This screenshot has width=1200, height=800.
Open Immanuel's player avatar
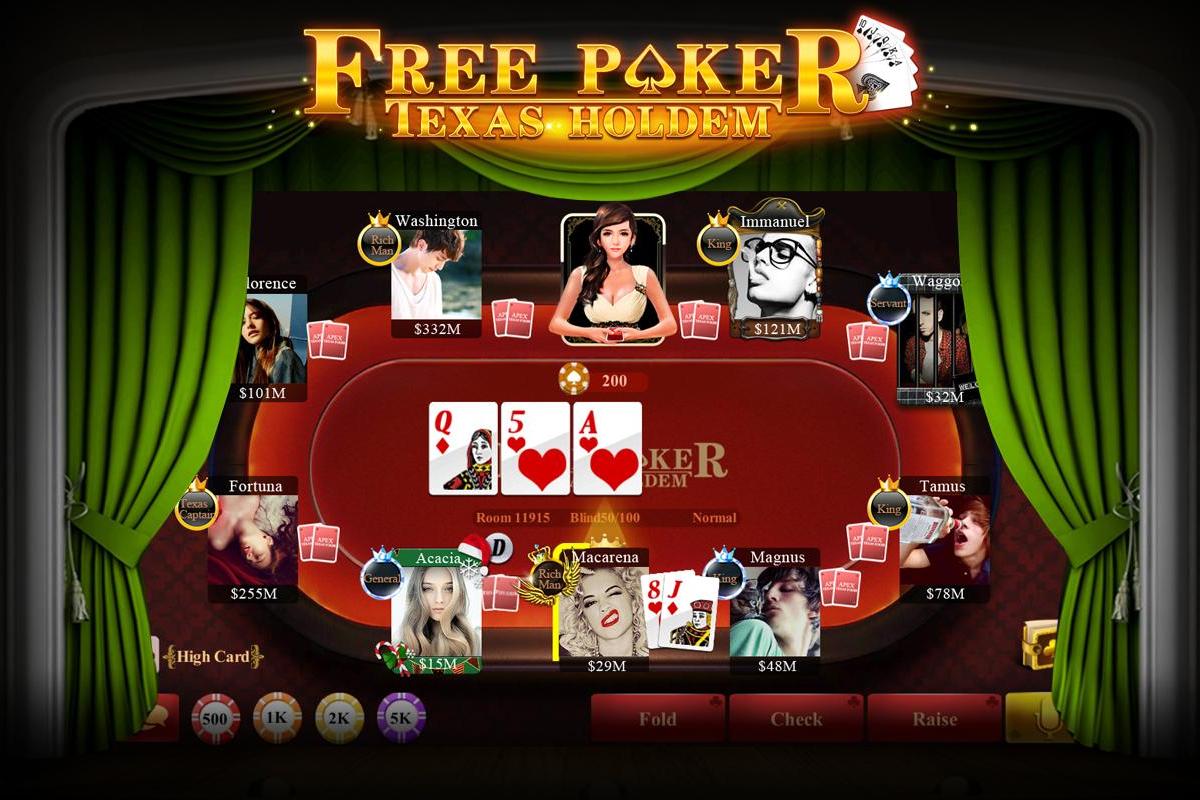[776, 277]
